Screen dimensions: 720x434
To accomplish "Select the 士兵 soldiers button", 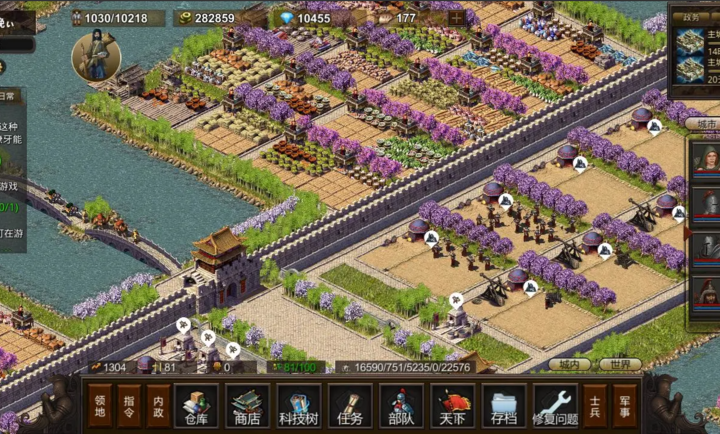I will [x=595, y=406].
